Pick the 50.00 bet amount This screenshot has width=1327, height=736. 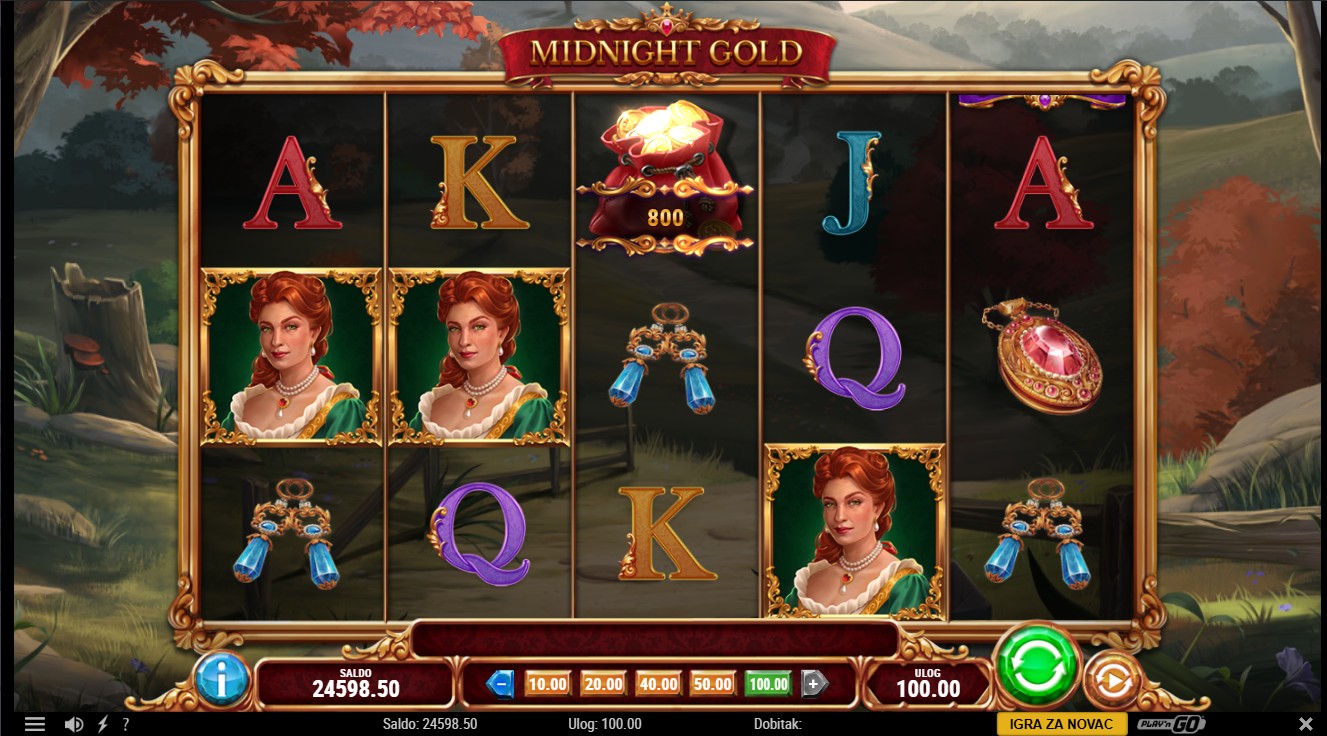pos(713,684)
